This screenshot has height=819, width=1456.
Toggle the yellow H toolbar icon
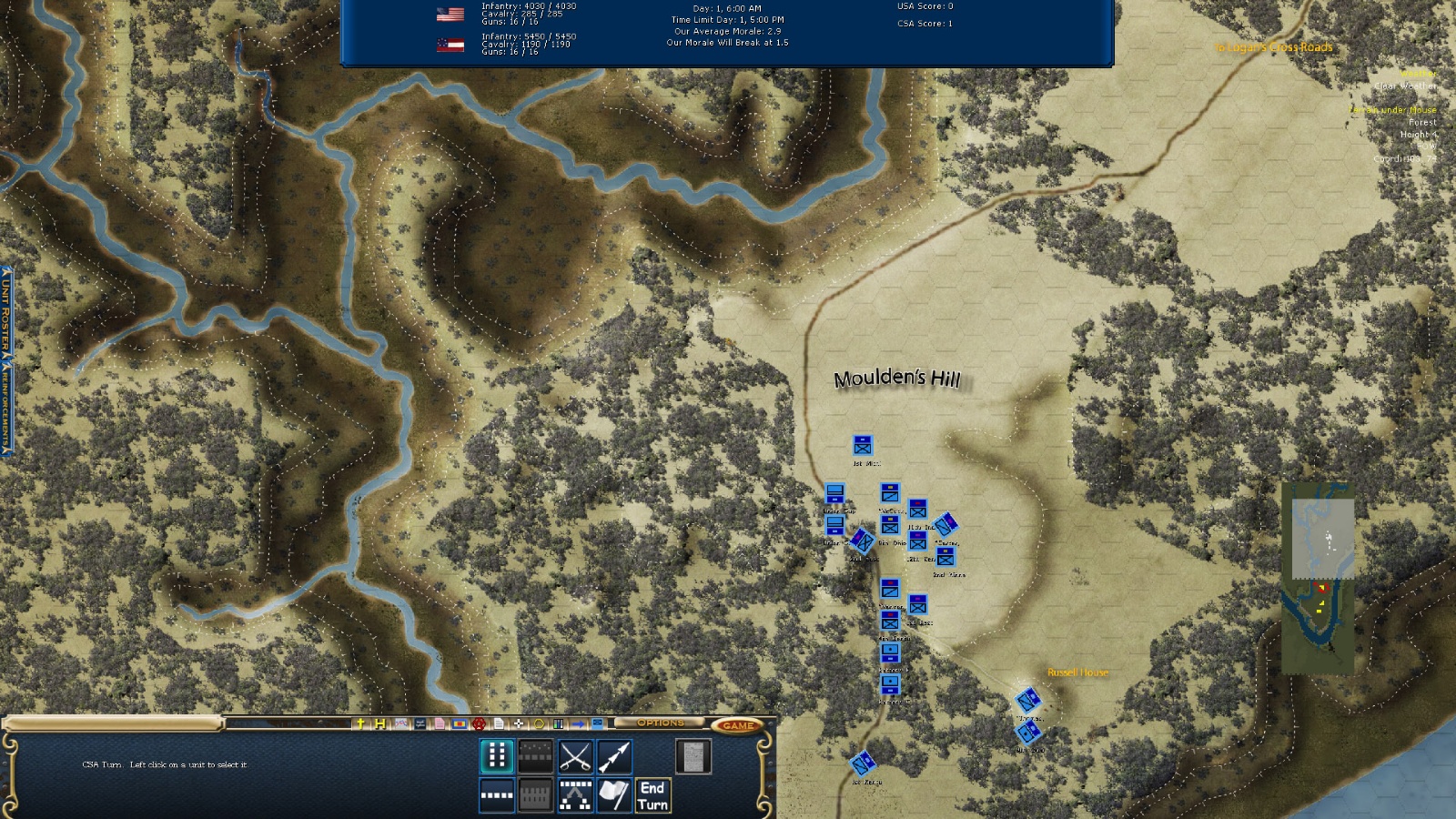click(379, 724)
